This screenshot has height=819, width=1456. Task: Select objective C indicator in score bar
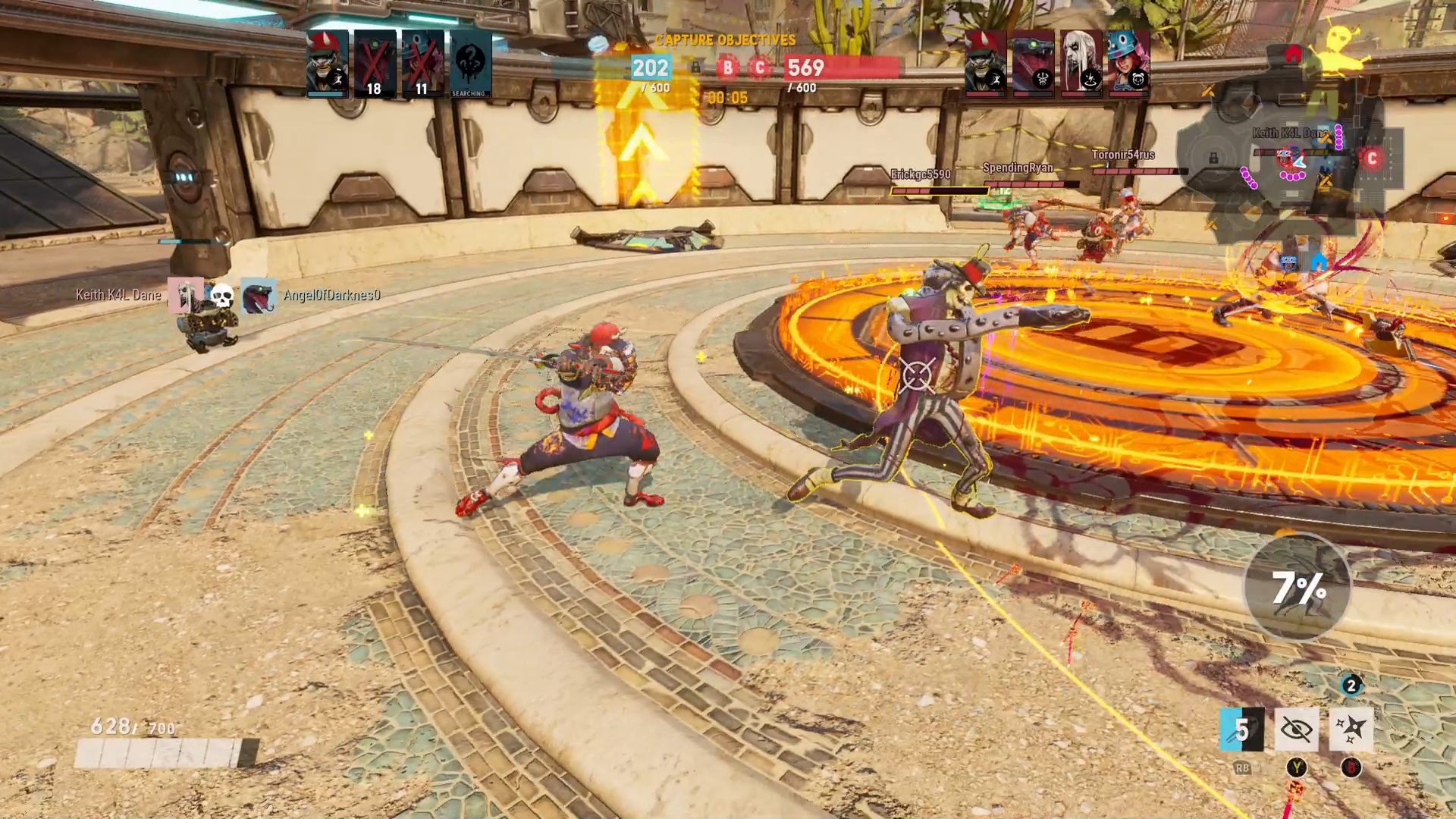(x=759, y=68)
